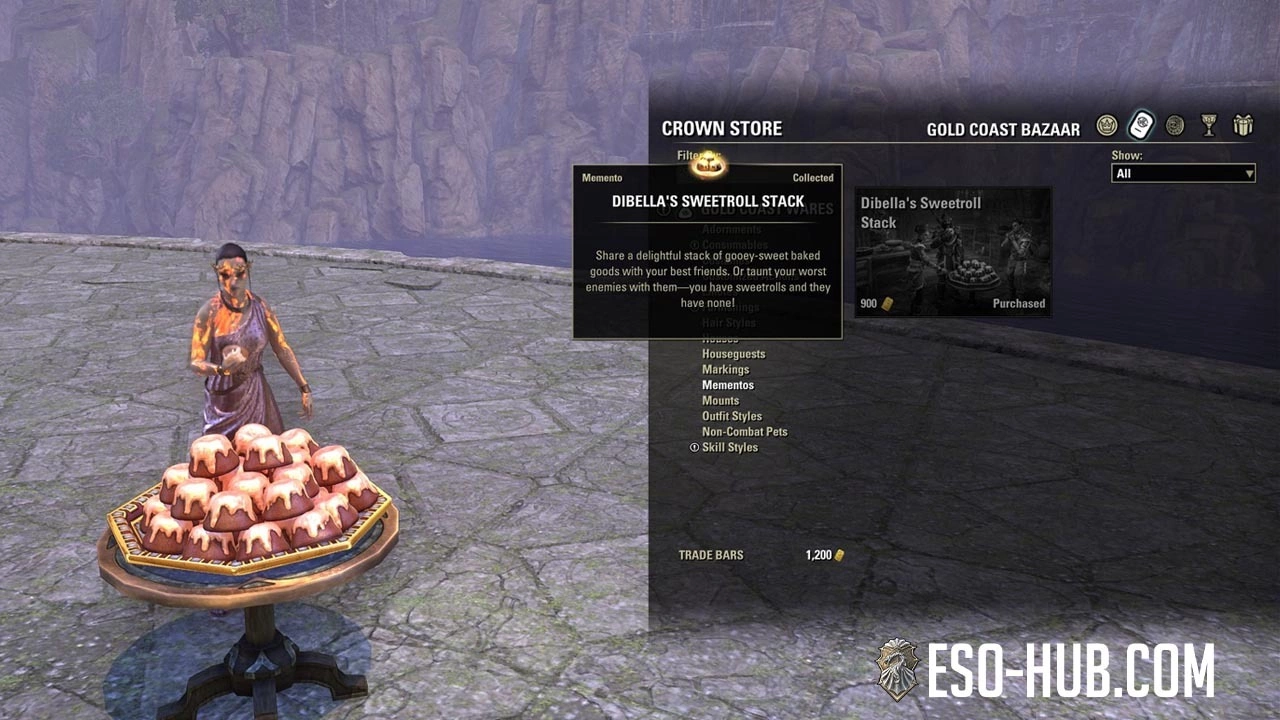Select the Skill Styles category

pyautogui.click(x=730, y=447)
